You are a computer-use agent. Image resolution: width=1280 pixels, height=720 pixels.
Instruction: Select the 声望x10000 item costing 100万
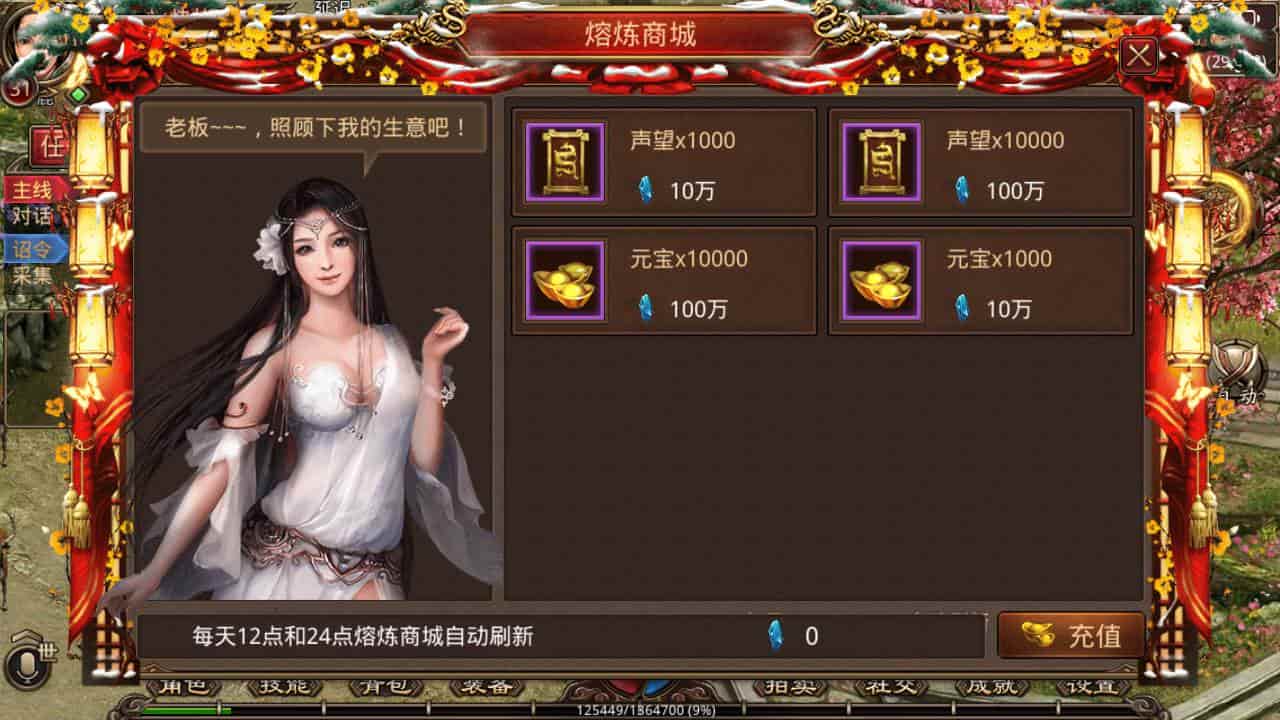pos(980,162)
